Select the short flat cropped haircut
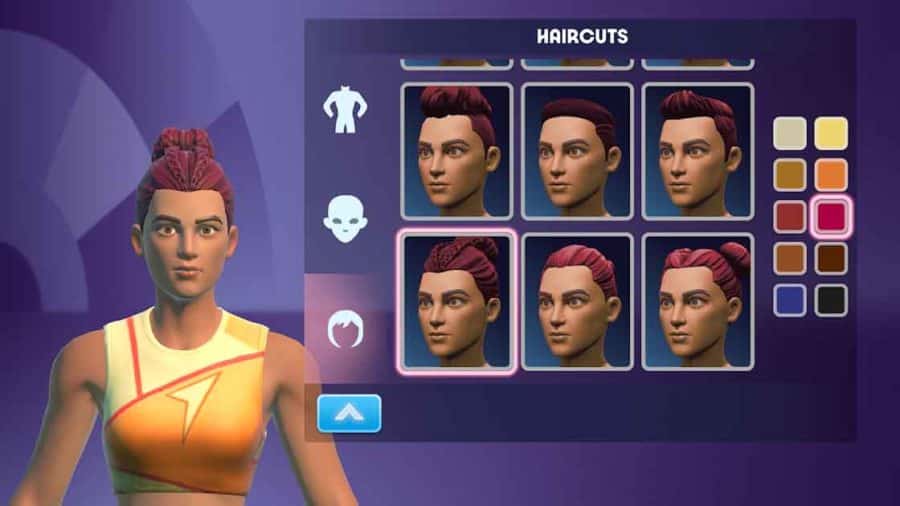The width and height of the screenshot is (900, 506). 577,150
